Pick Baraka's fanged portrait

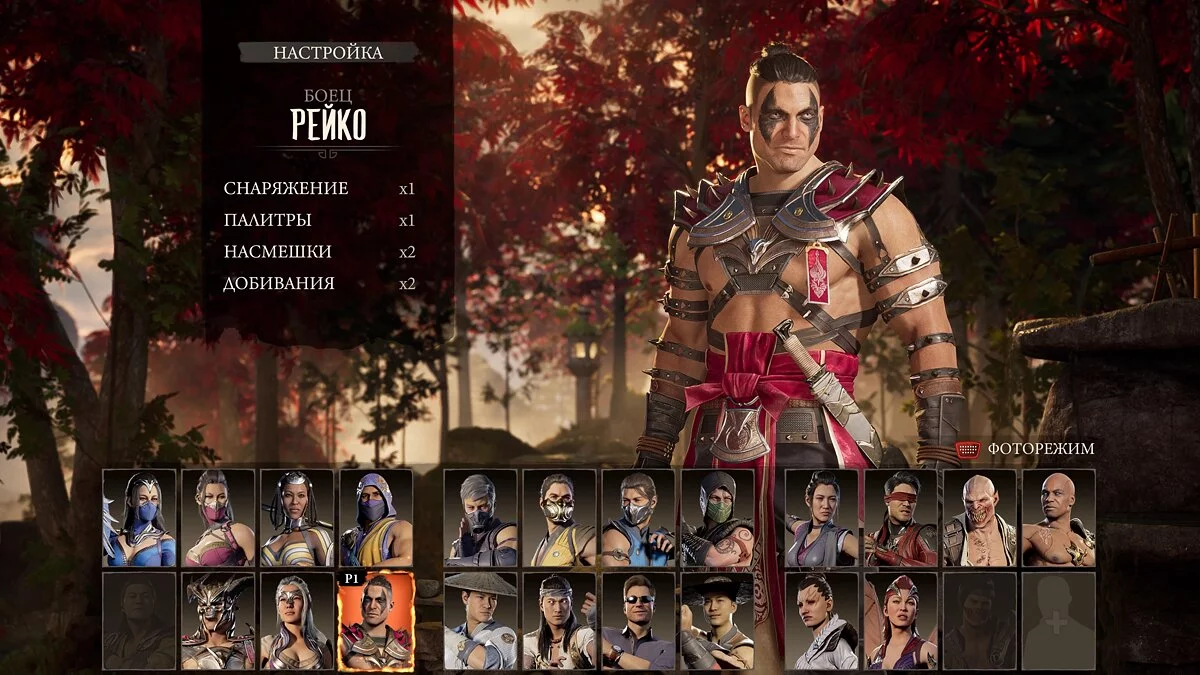(x=980, y=518)
